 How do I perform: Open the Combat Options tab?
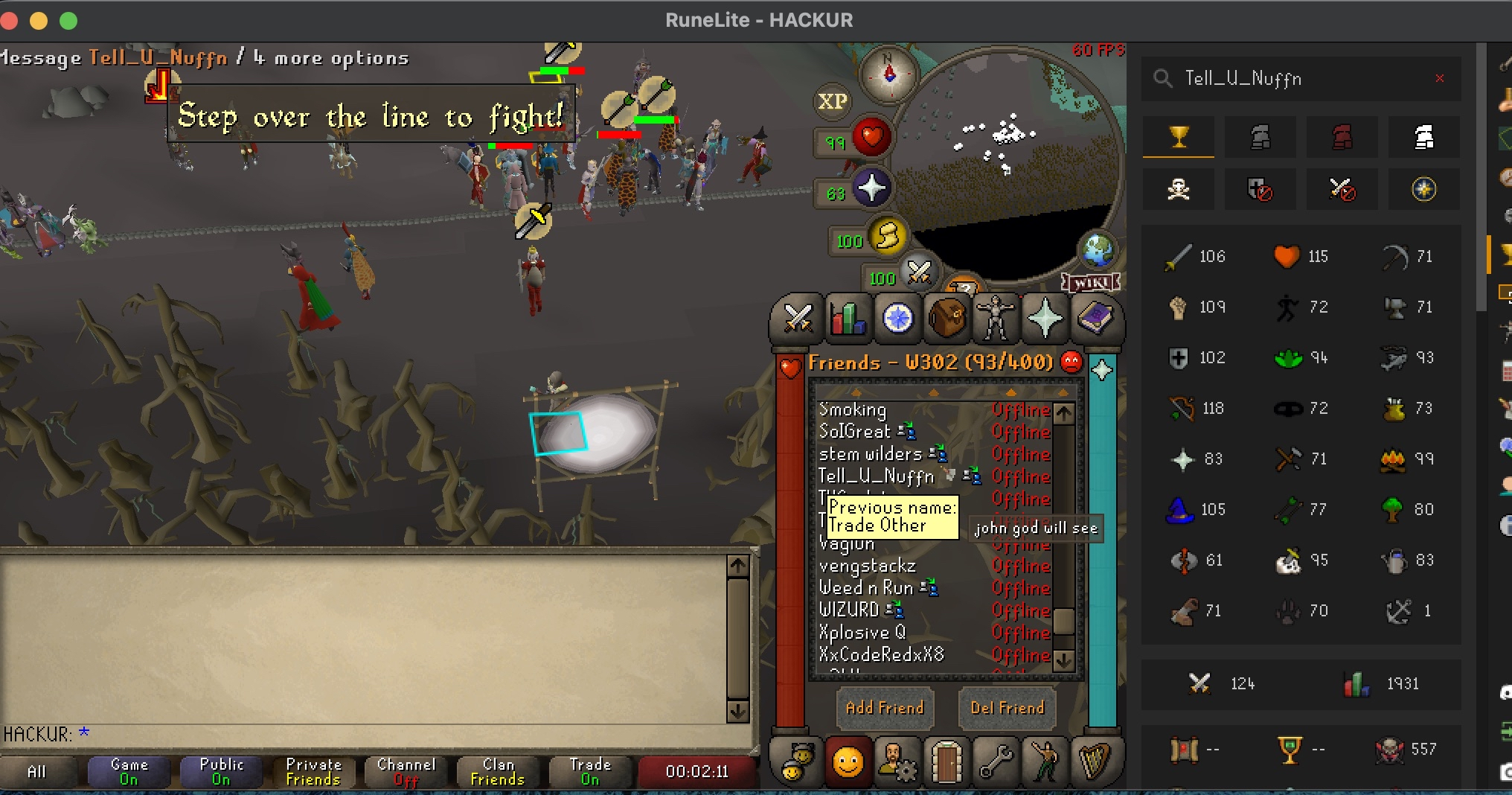point(798,319)
